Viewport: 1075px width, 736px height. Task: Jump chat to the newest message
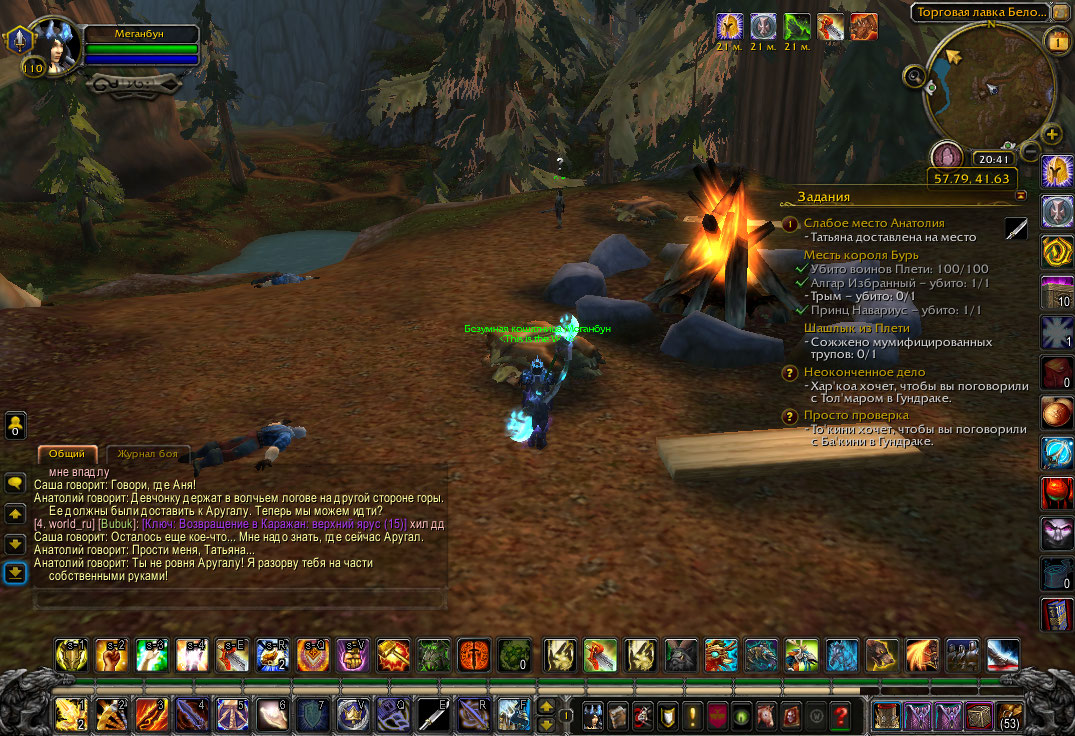[x=15, y=573]
